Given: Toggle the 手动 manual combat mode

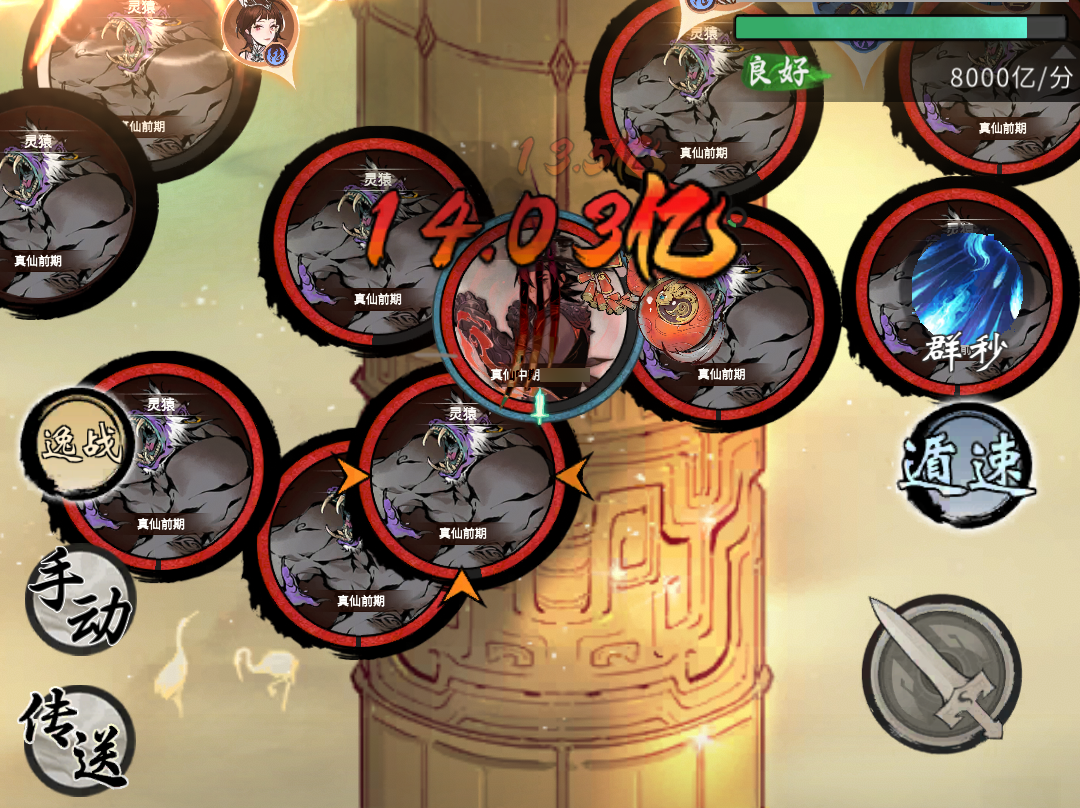Looking at the screenshot, I should pyautogui.click(x=80, y=598).
